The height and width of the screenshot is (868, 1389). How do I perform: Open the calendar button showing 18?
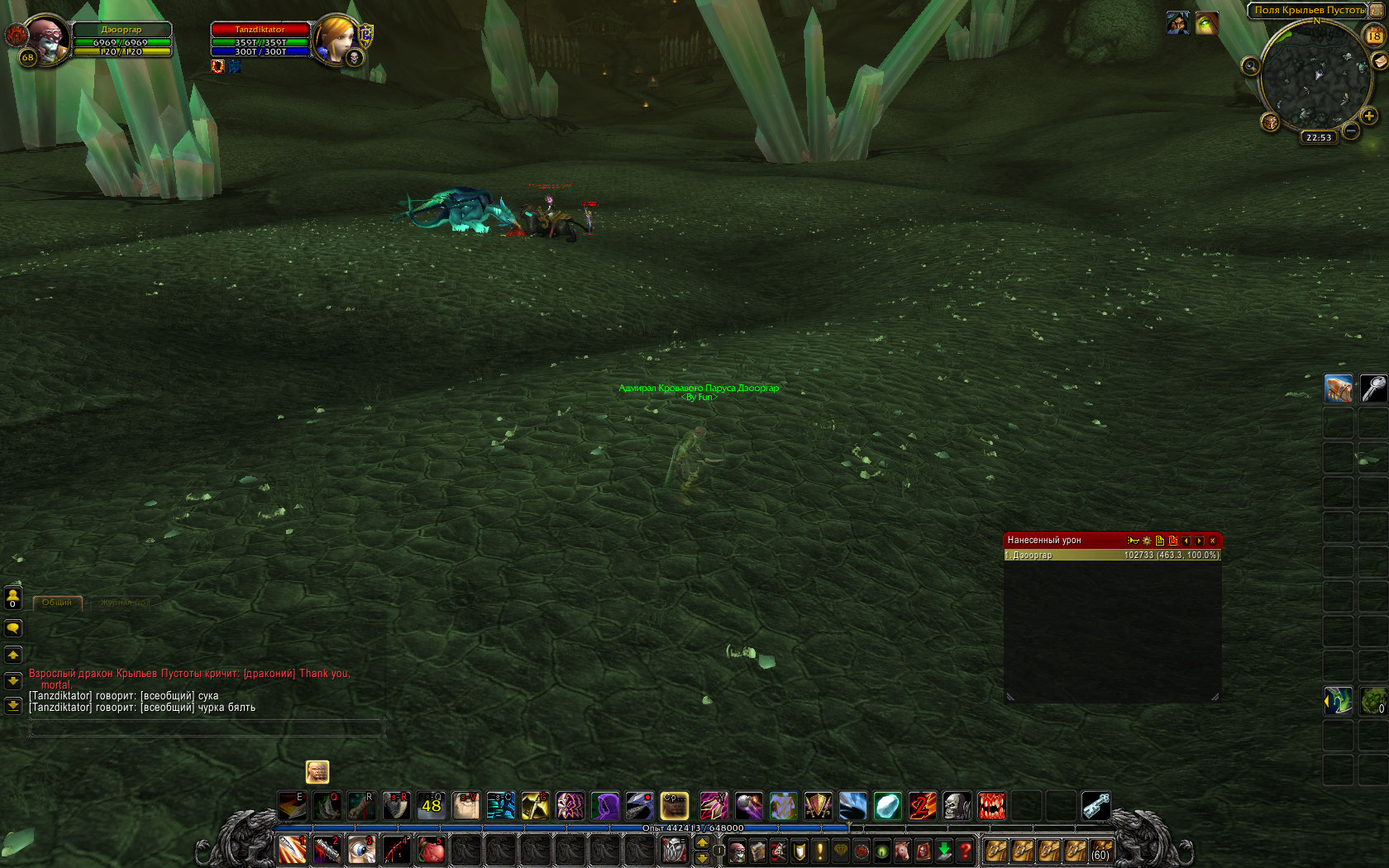pyautogui.click(x=1374, y=36)
